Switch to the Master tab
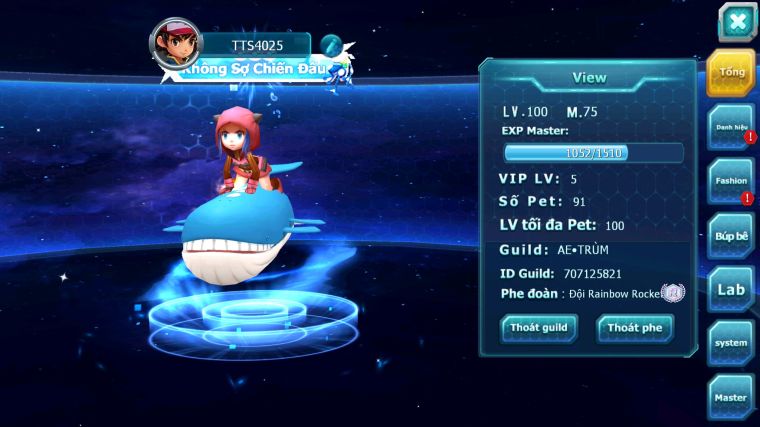The height and width of the screenshot is (427, 760). [x=730, y=397]
